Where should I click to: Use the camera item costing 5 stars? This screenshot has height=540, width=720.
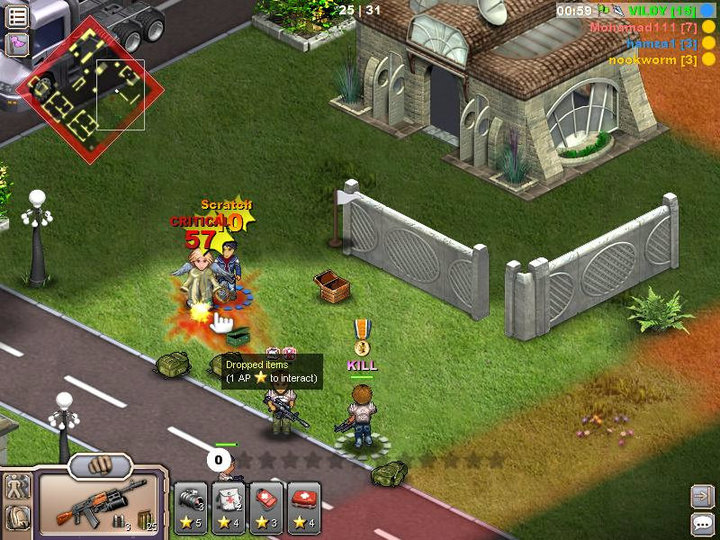(x=191, y=506)
